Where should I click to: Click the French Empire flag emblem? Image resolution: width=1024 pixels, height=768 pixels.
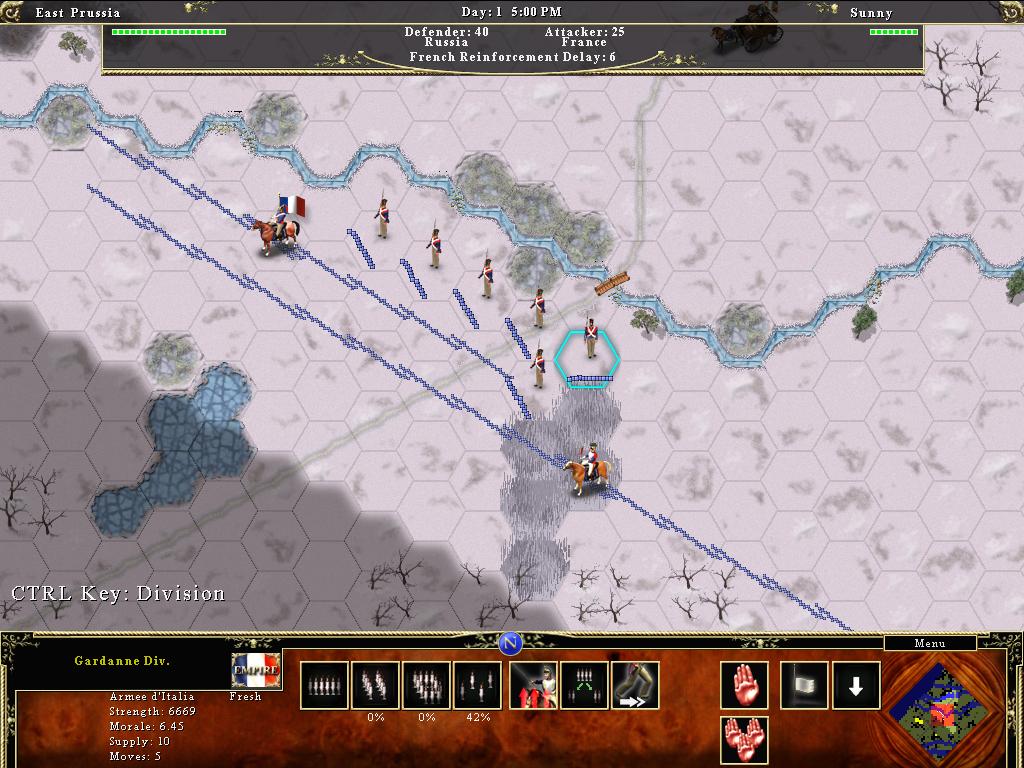(x=256, y=671)
